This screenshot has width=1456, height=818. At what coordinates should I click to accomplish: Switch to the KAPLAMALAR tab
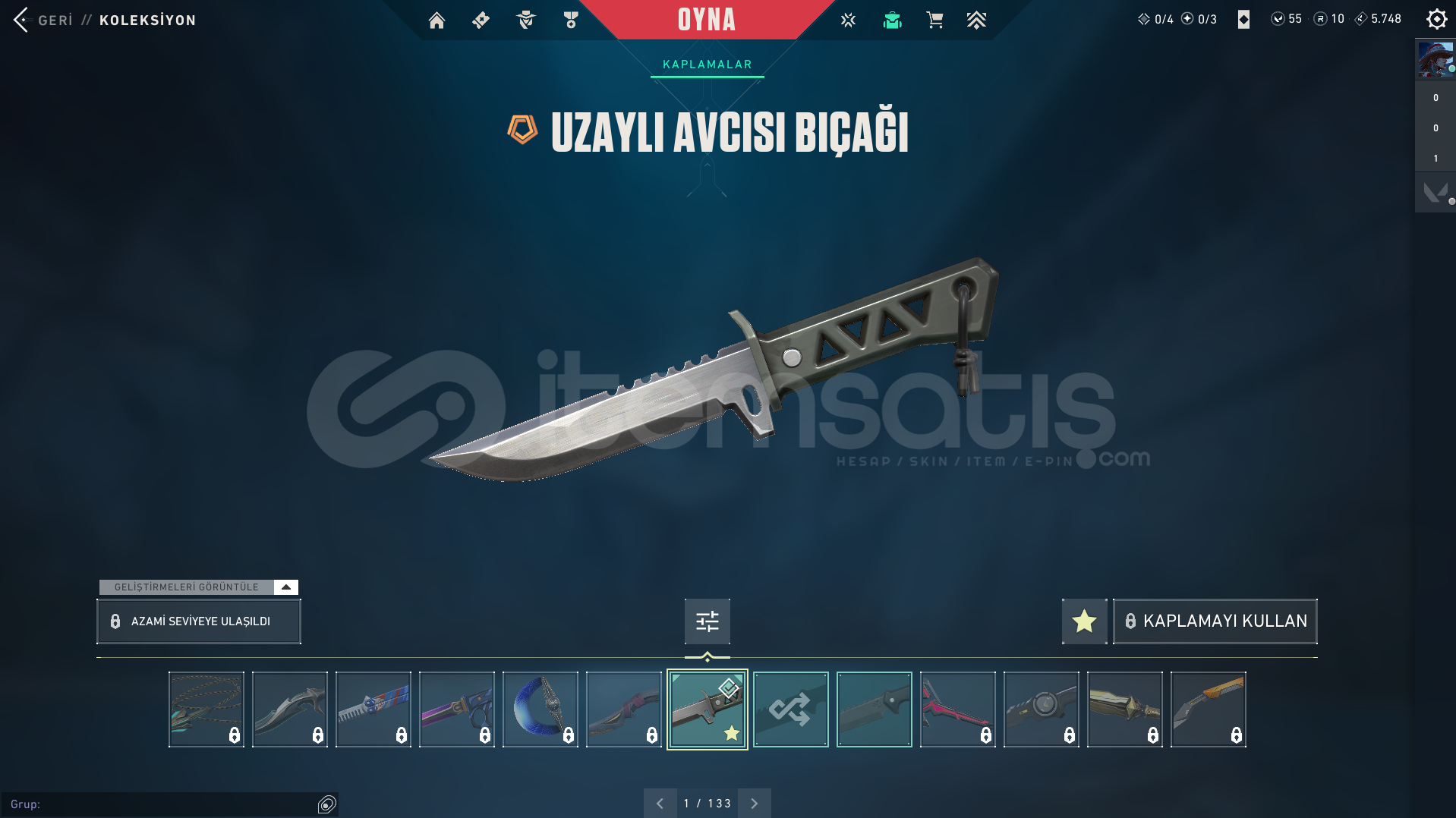pos(707,64)
